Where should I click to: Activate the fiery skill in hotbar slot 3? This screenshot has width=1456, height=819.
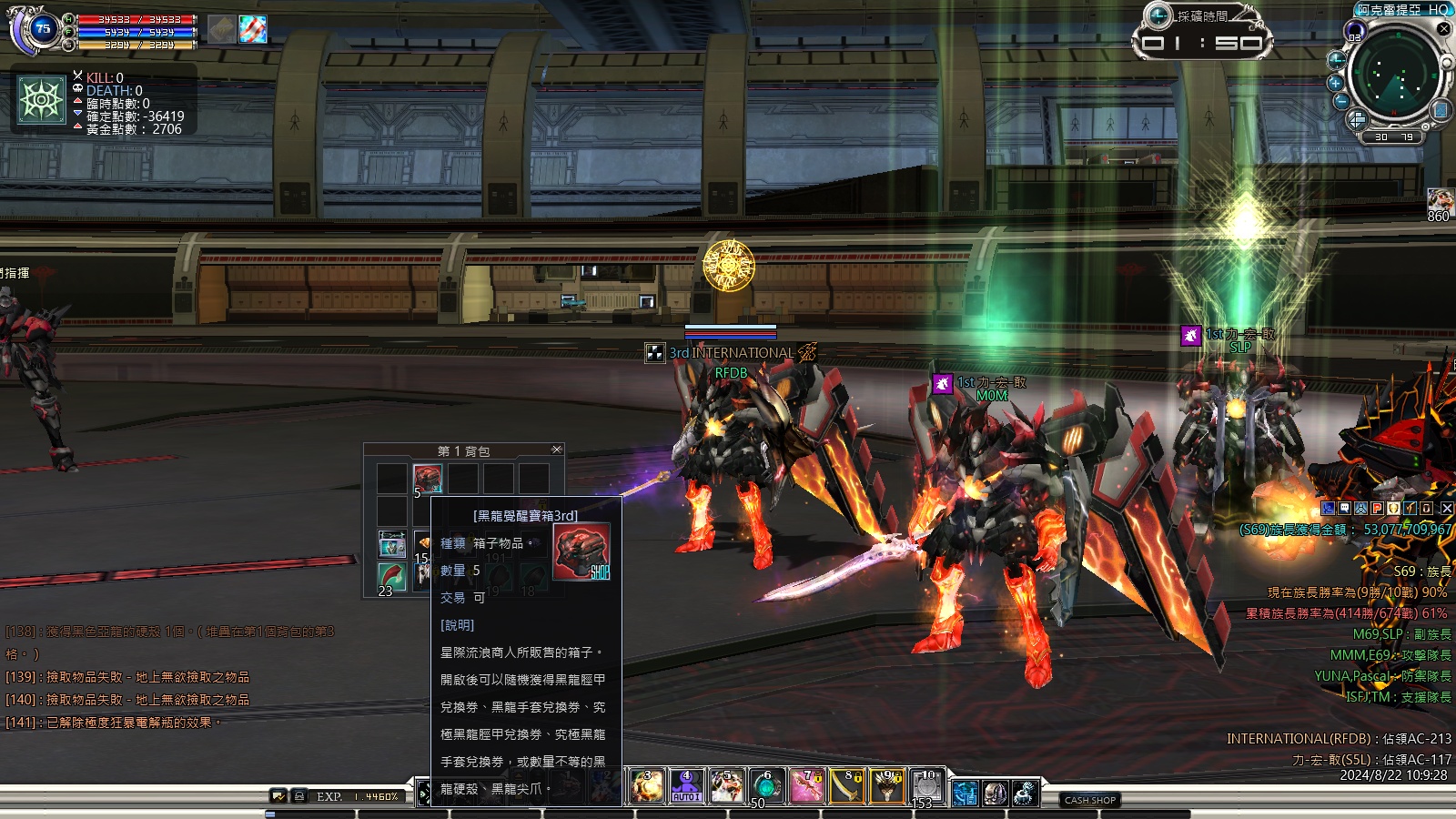pos(647,787)
